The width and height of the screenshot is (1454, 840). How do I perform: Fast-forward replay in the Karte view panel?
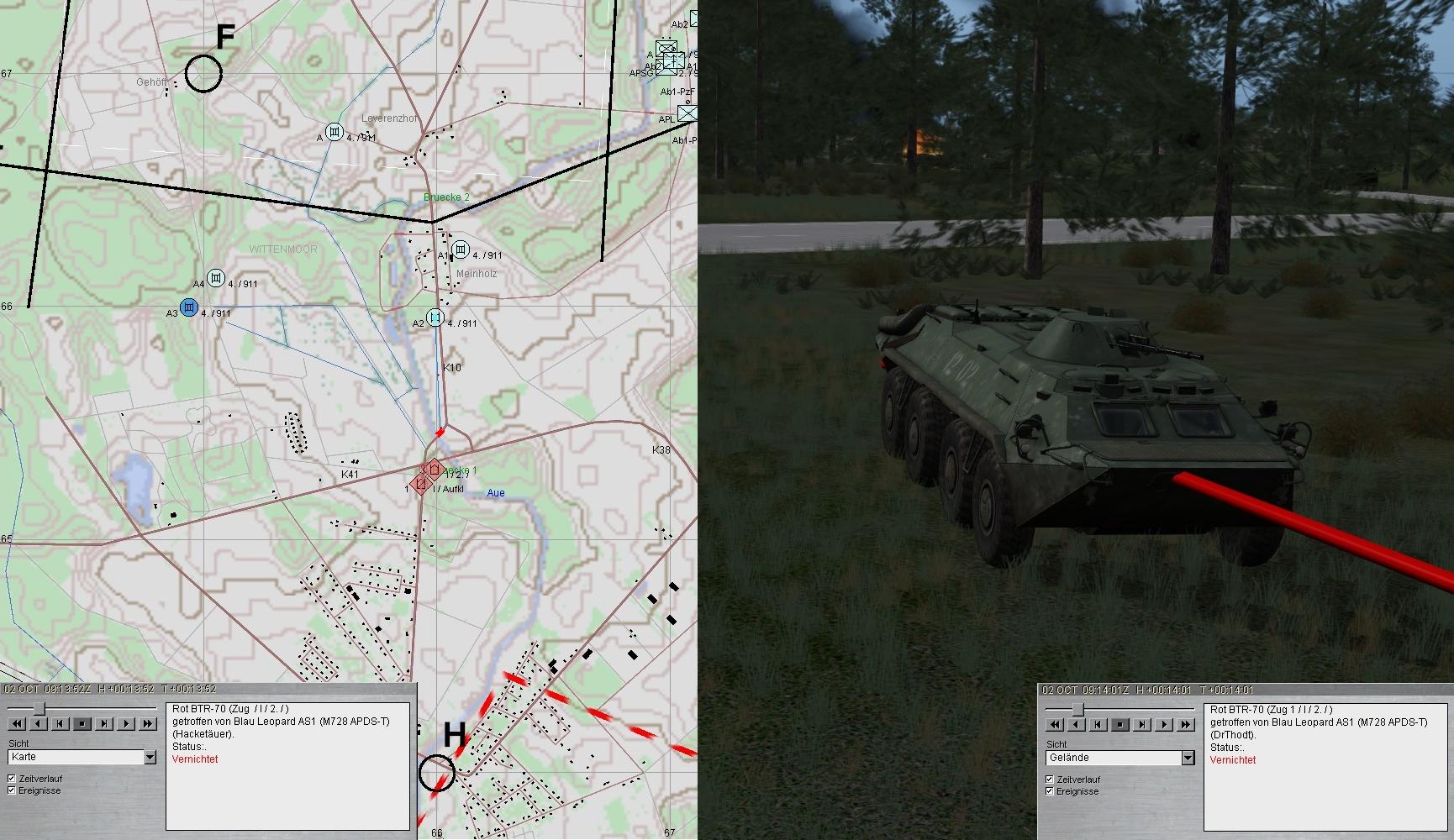[148, 723]
